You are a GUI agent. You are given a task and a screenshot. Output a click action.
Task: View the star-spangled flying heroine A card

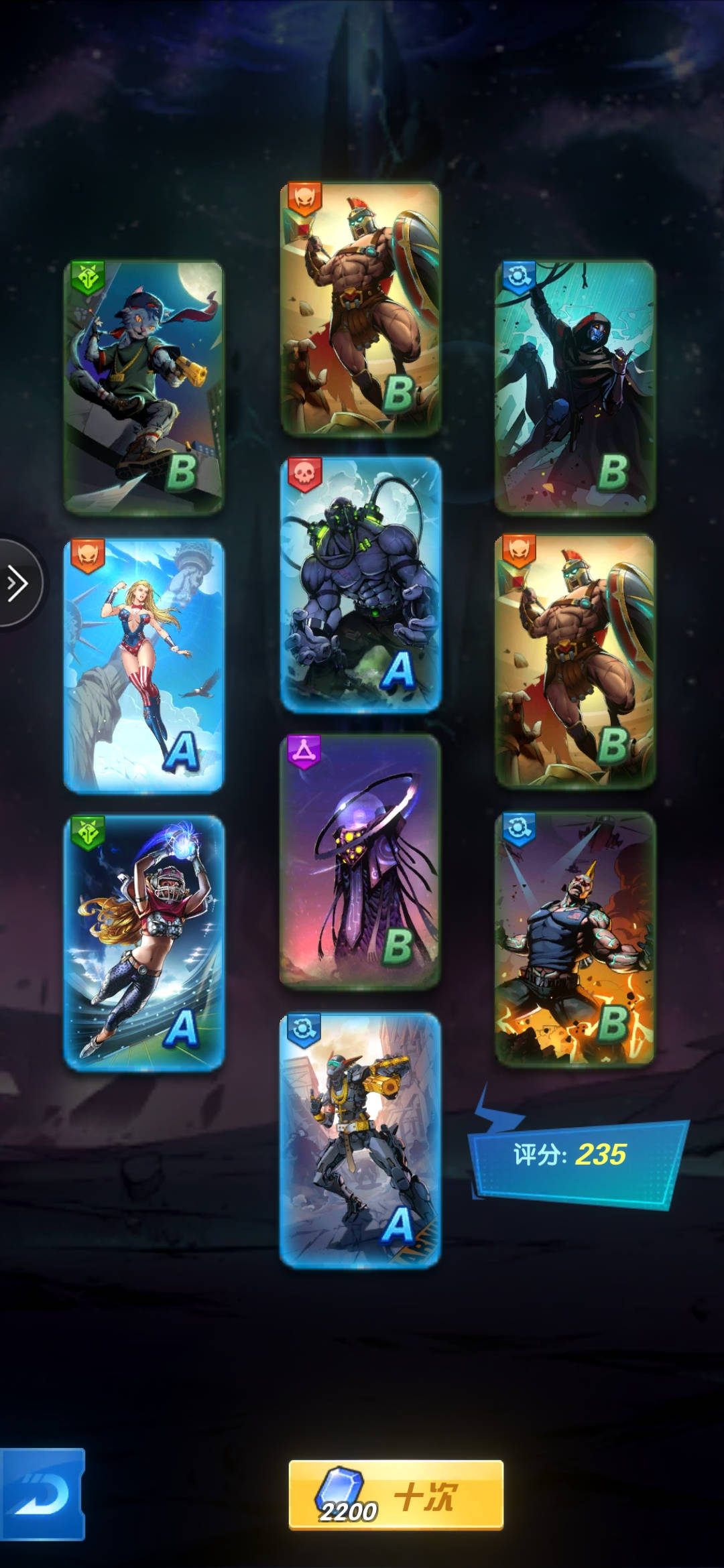pyautogui.click(x=143, y=665)
